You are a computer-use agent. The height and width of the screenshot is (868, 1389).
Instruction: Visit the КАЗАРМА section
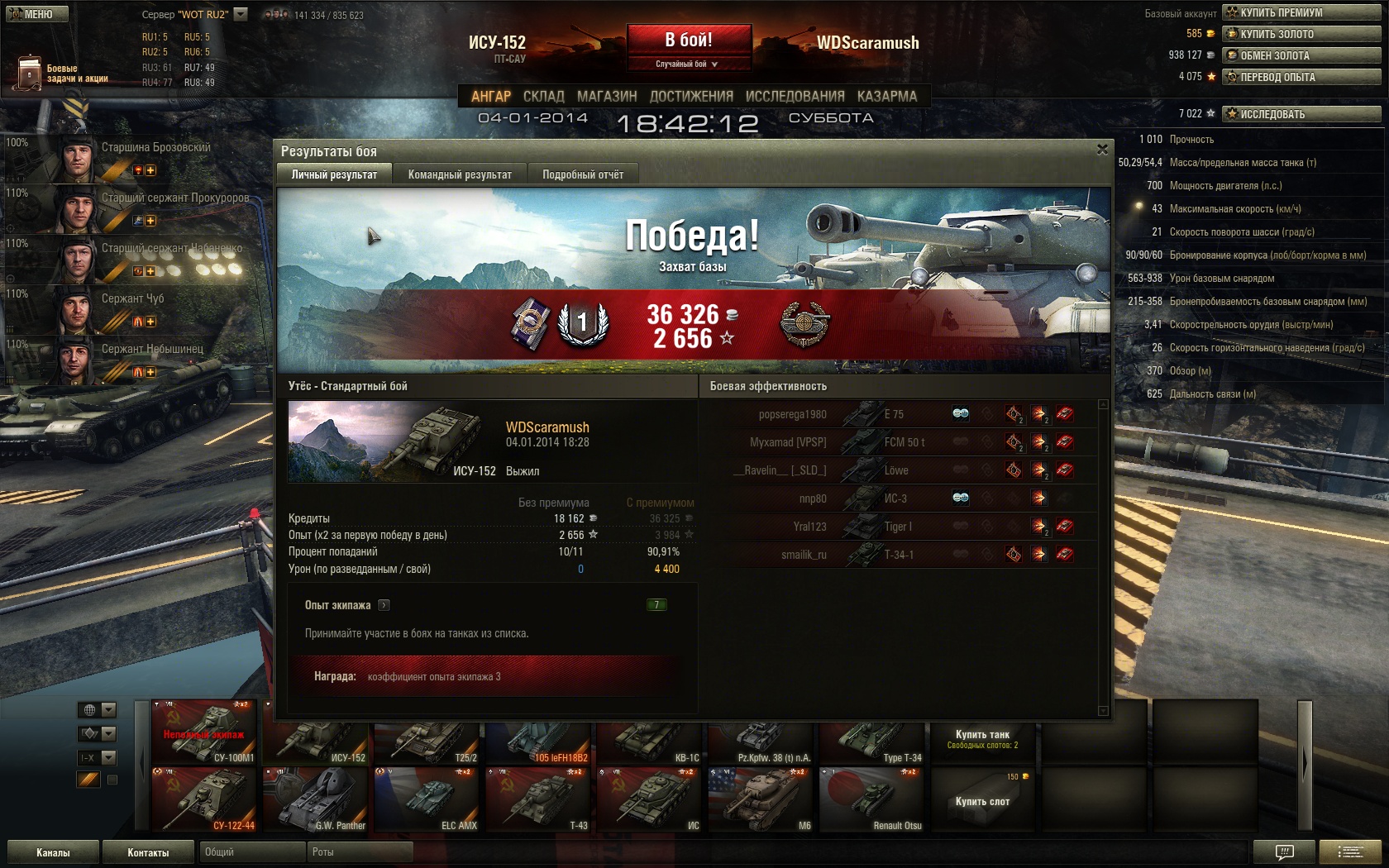886,97
